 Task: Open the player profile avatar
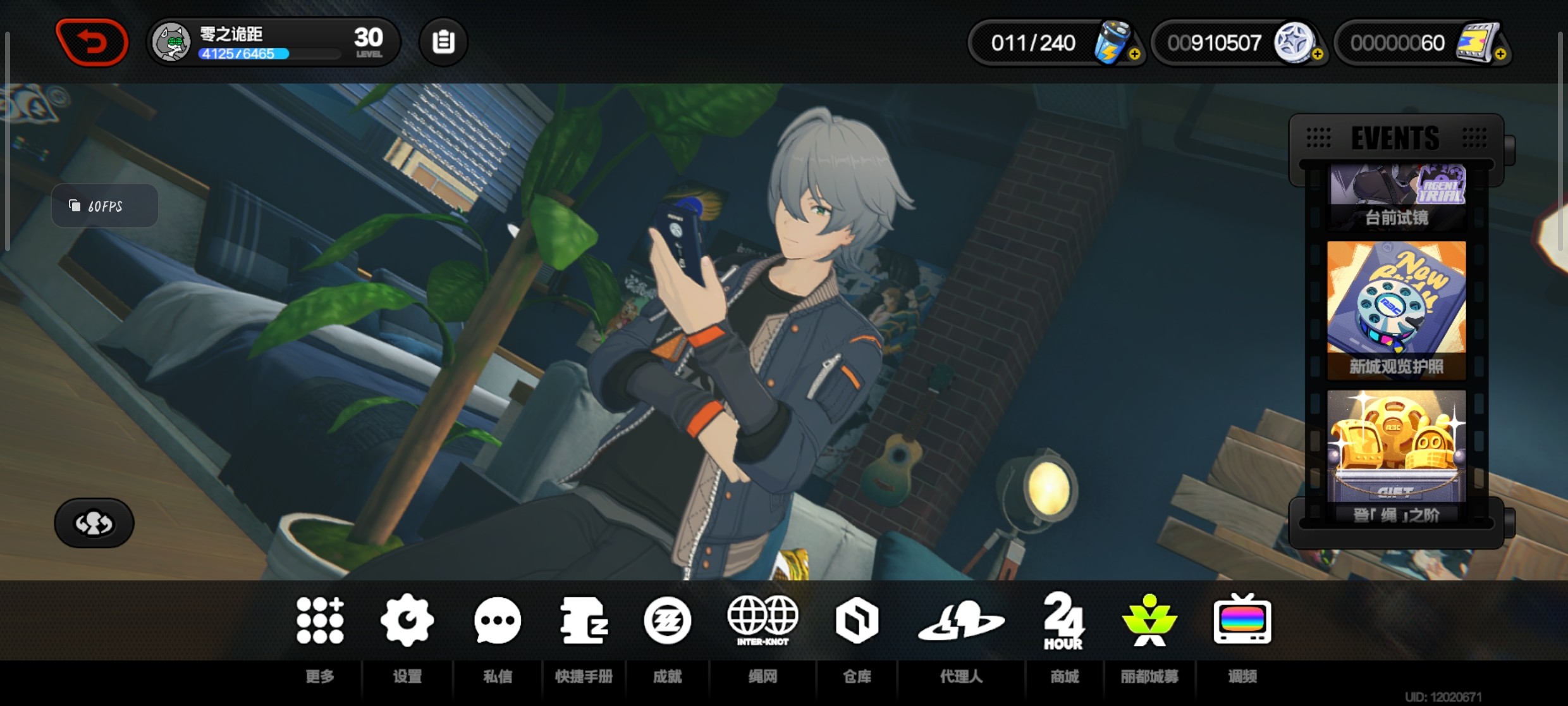click(x=171, y=43)
